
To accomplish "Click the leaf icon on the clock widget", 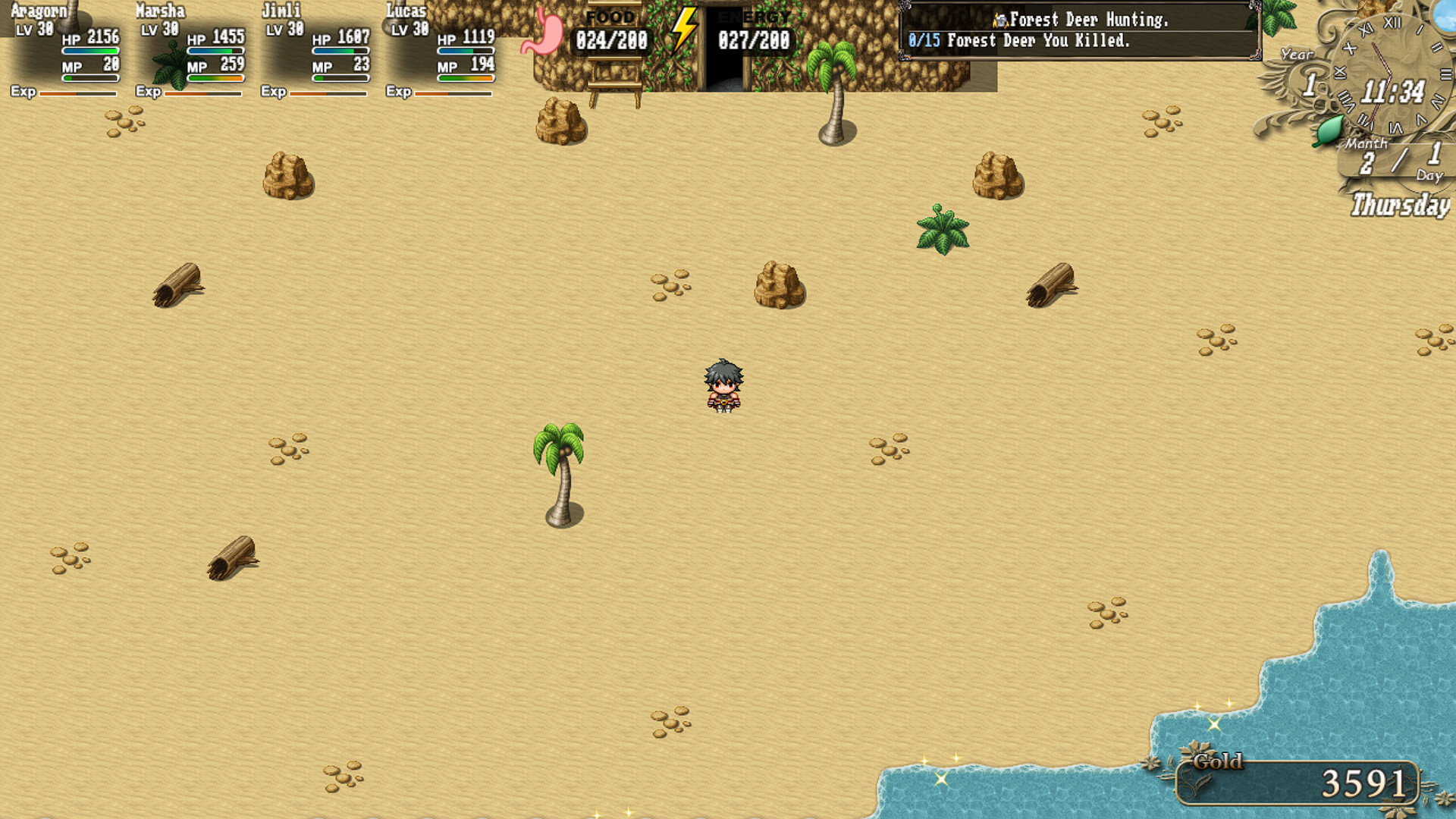I will 1329,130.
